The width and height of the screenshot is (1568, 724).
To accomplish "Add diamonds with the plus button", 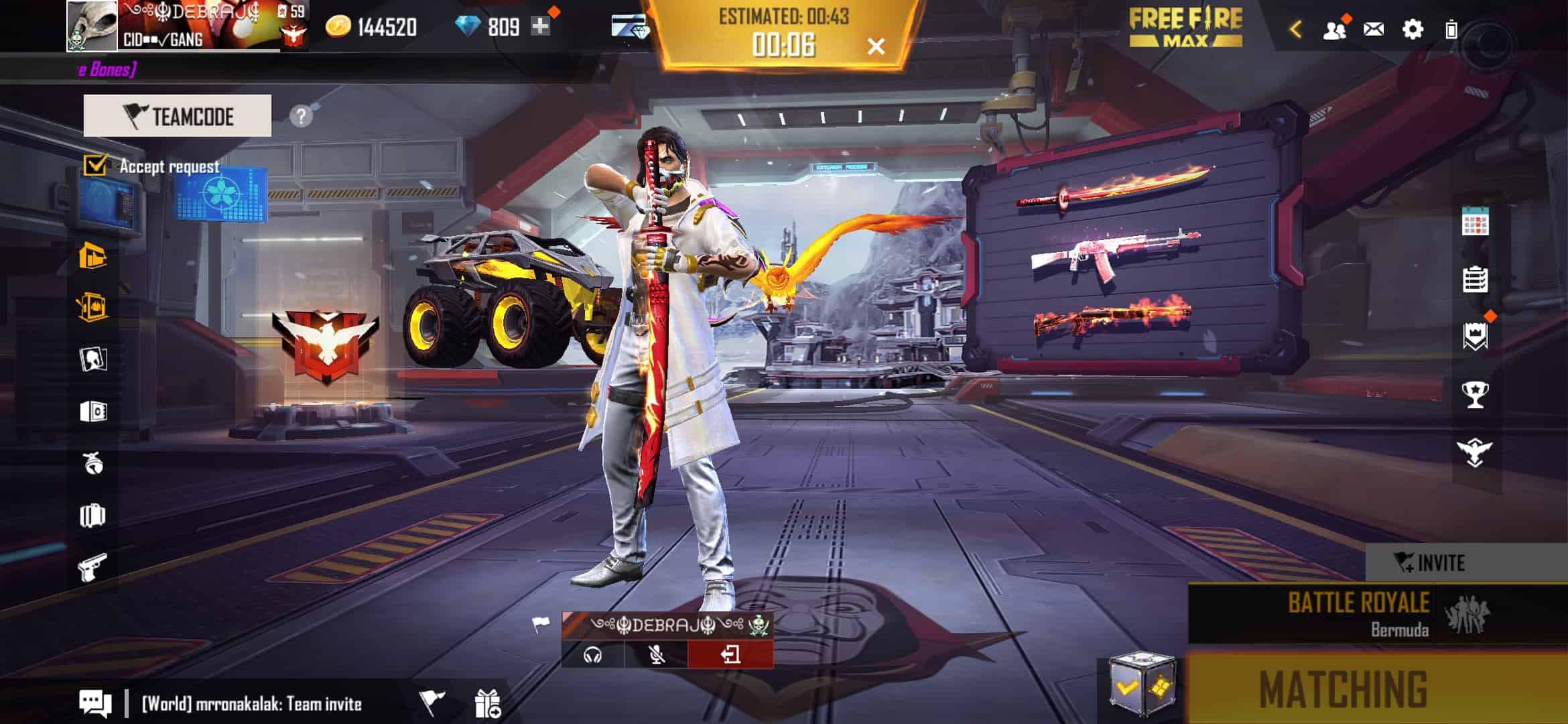I will point(540,27).
